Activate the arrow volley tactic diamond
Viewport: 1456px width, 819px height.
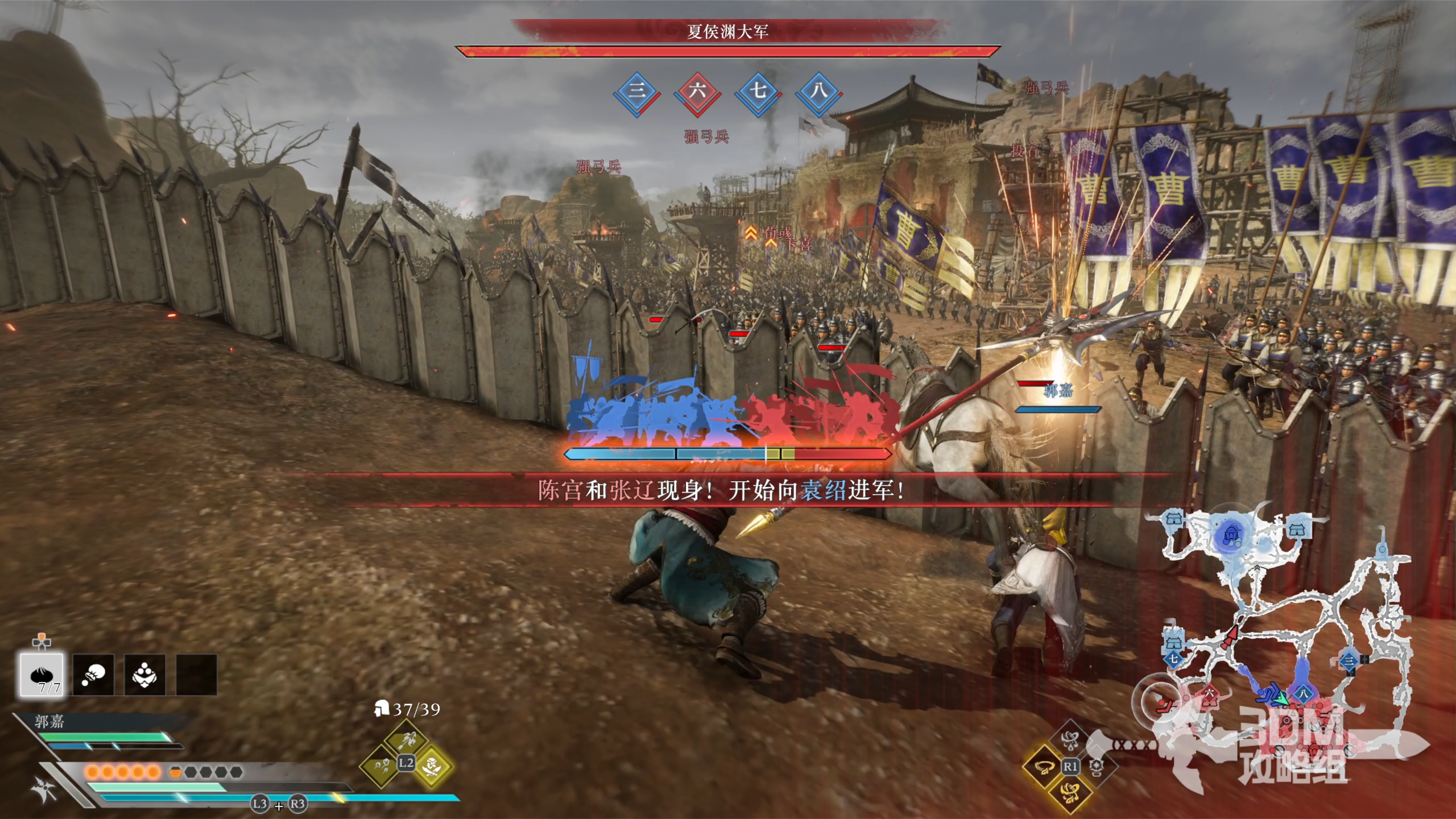[x=406, y=738]
